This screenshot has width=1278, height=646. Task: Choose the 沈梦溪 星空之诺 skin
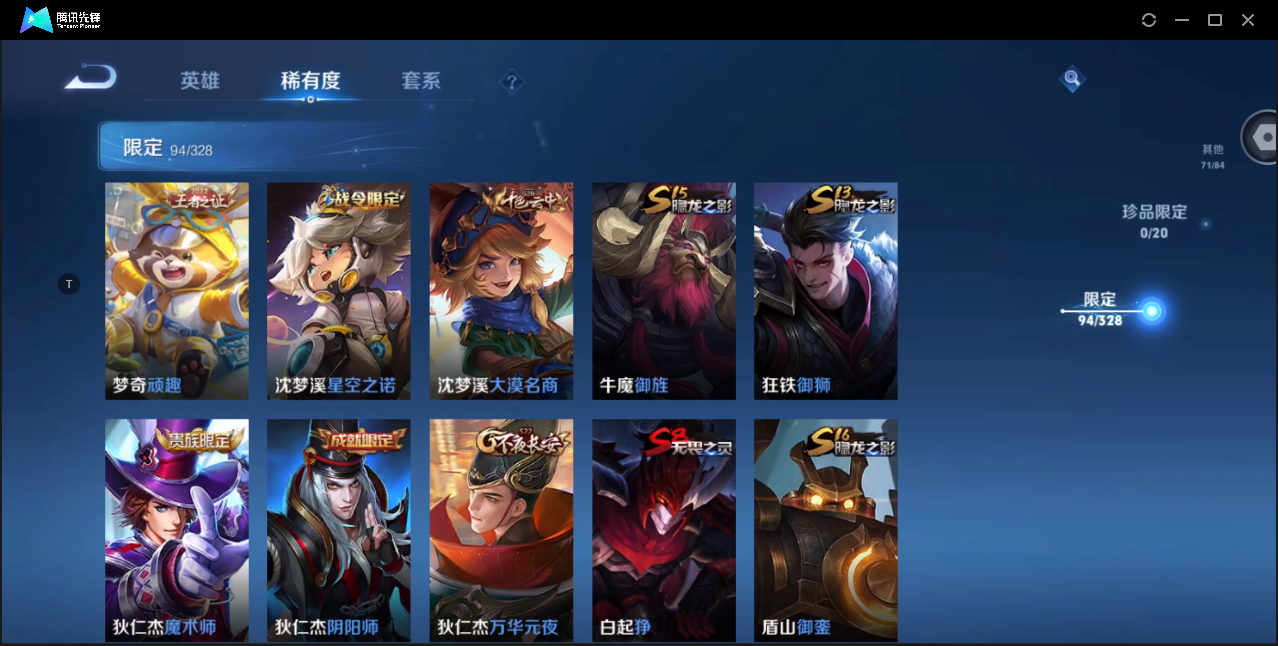339,291
